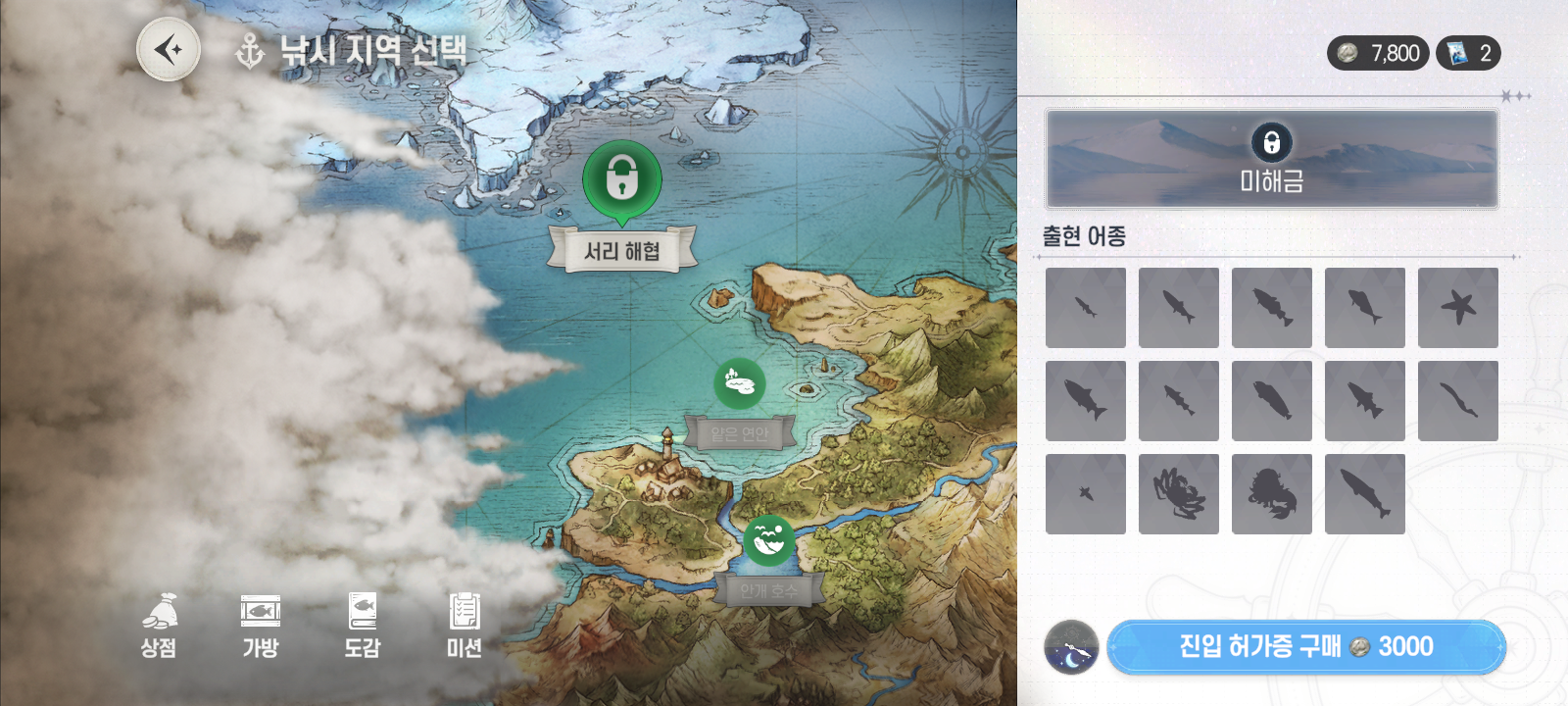Toggle the night moon icon button
This screenshot has height=706, width=1568.
pyautogui.click(x=1071, y=648)
